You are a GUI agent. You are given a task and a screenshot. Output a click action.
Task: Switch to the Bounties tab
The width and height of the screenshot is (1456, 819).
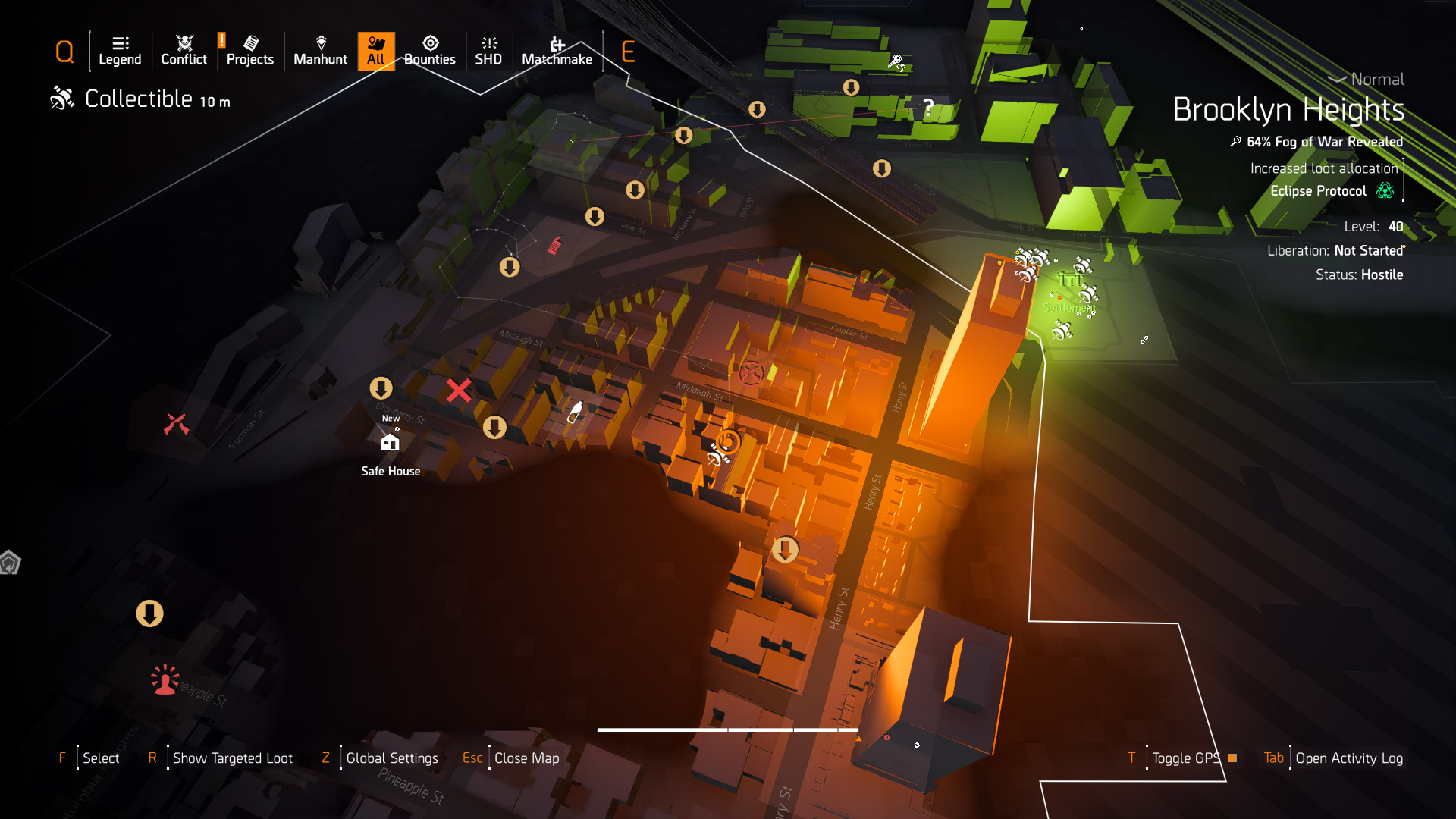pyautogui.click(x=429, y=51)
